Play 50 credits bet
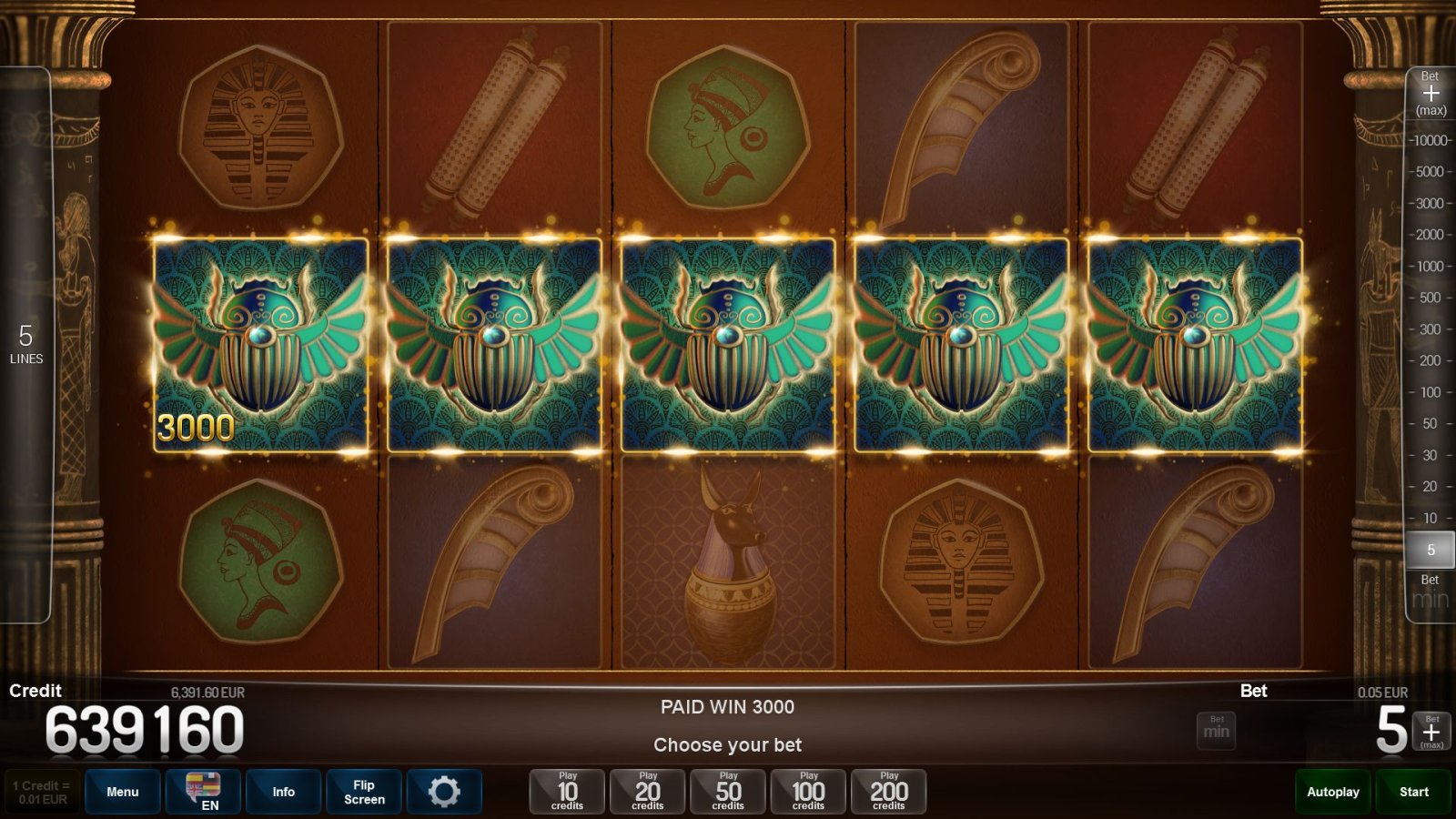 [727, 791]
